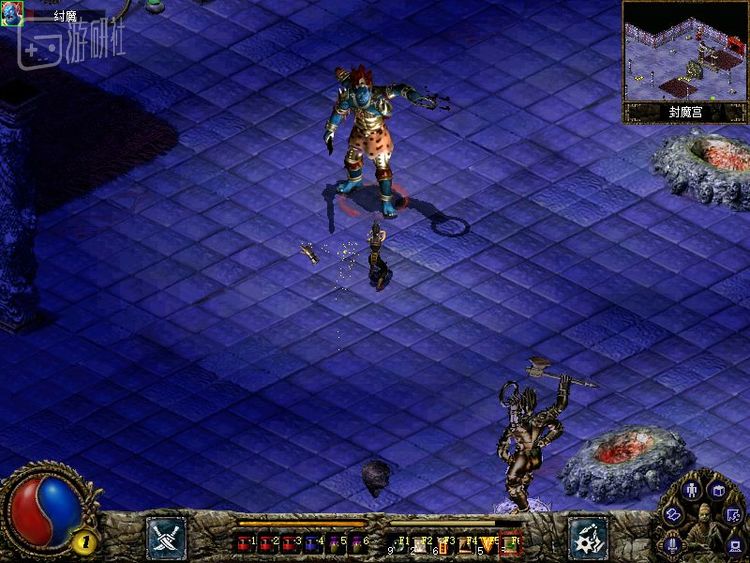
Task: Open the box-shaped inventory menu button
Action: click(x=717, y=489)
